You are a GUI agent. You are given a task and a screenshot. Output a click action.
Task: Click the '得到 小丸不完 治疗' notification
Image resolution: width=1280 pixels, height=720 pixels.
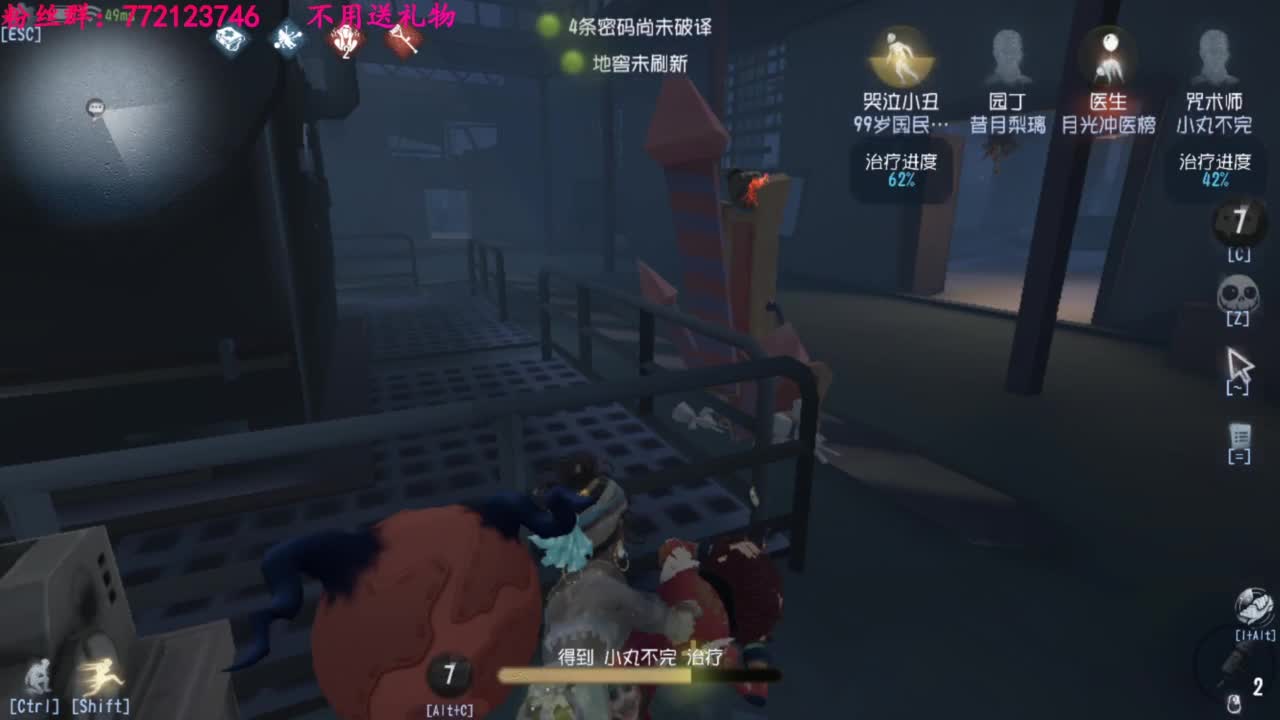click(640, 658)
